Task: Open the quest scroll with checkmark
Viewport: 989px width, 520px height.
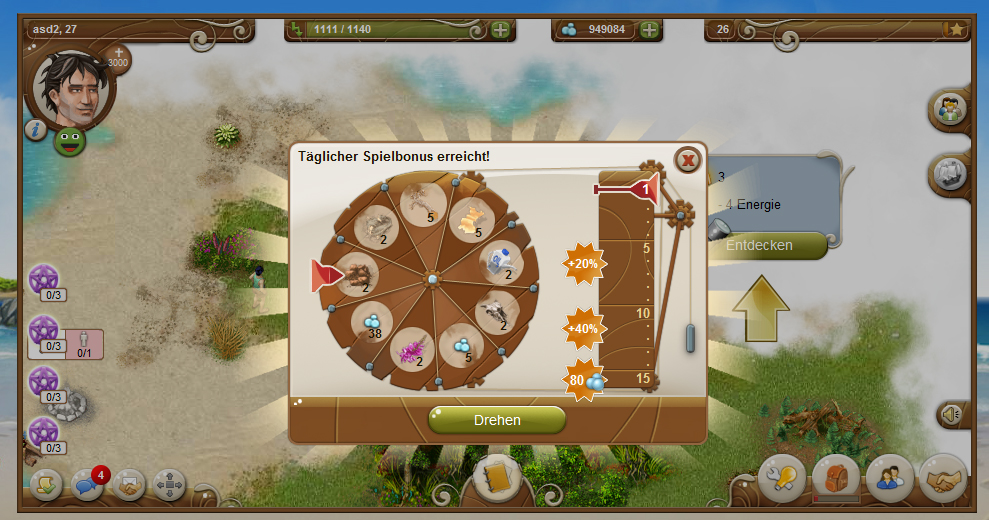Action: coord(47,485)
